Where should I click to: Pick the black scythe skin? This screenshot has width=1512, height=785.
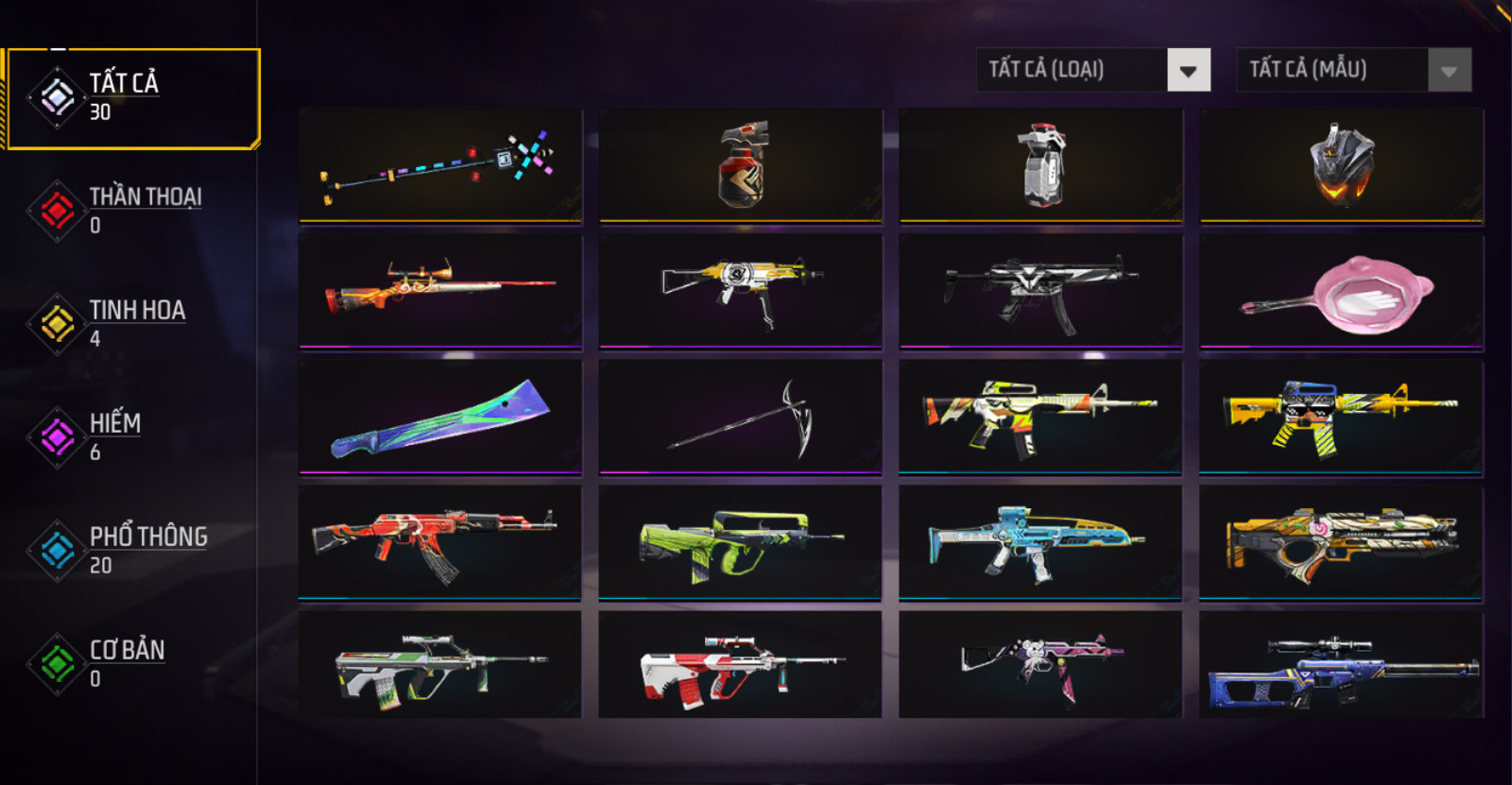coord(740,417)
